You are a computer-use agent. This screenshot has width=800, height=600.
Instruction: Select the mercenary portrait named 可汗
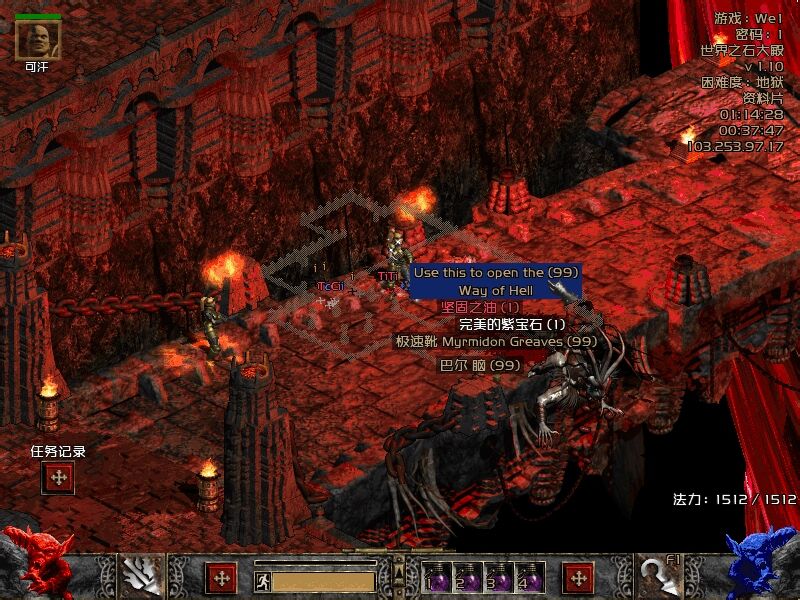click(x=38, y=39)
